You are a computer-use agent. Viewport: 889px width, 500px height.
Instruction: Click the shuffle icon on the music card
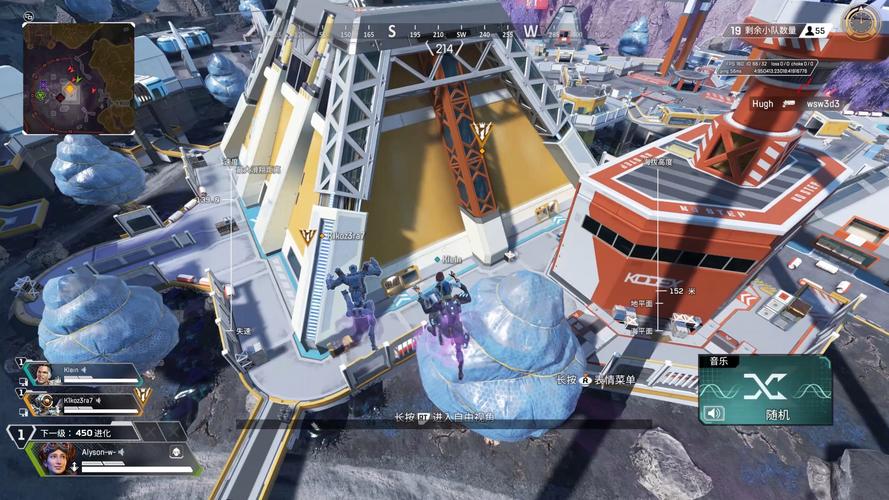pyautogui.click(x=763, y=386)
